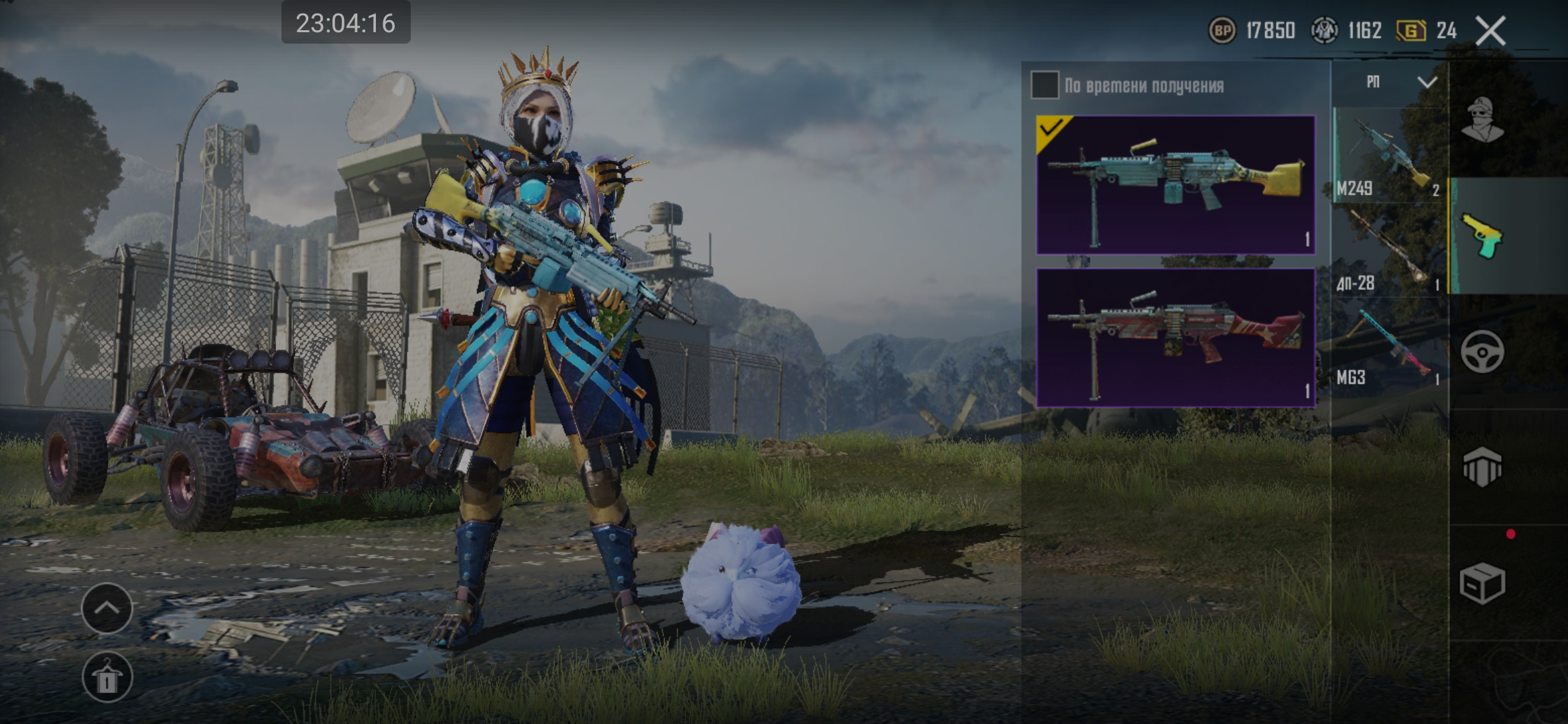Switch to the weapon skins pistol tab

point(1482,236)
